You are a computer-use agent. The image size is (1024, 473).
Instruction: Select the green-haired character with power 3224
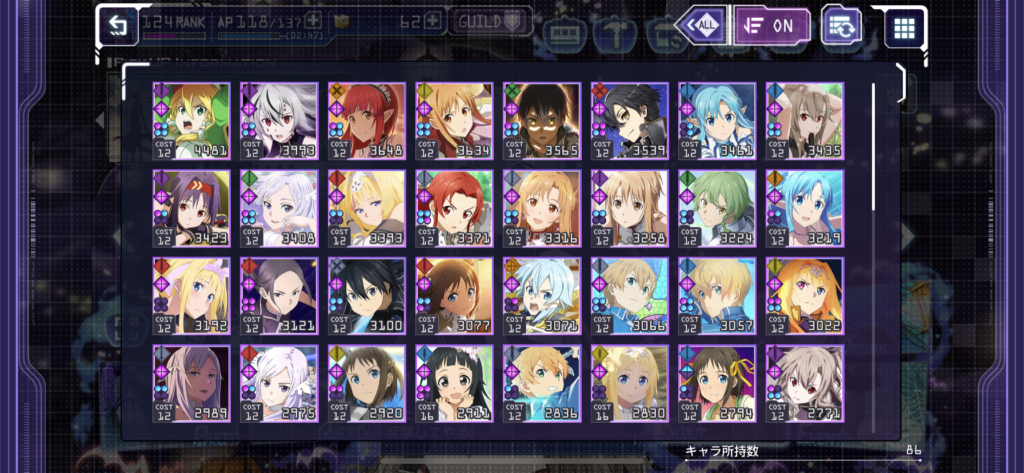click(x=717, y=208)
